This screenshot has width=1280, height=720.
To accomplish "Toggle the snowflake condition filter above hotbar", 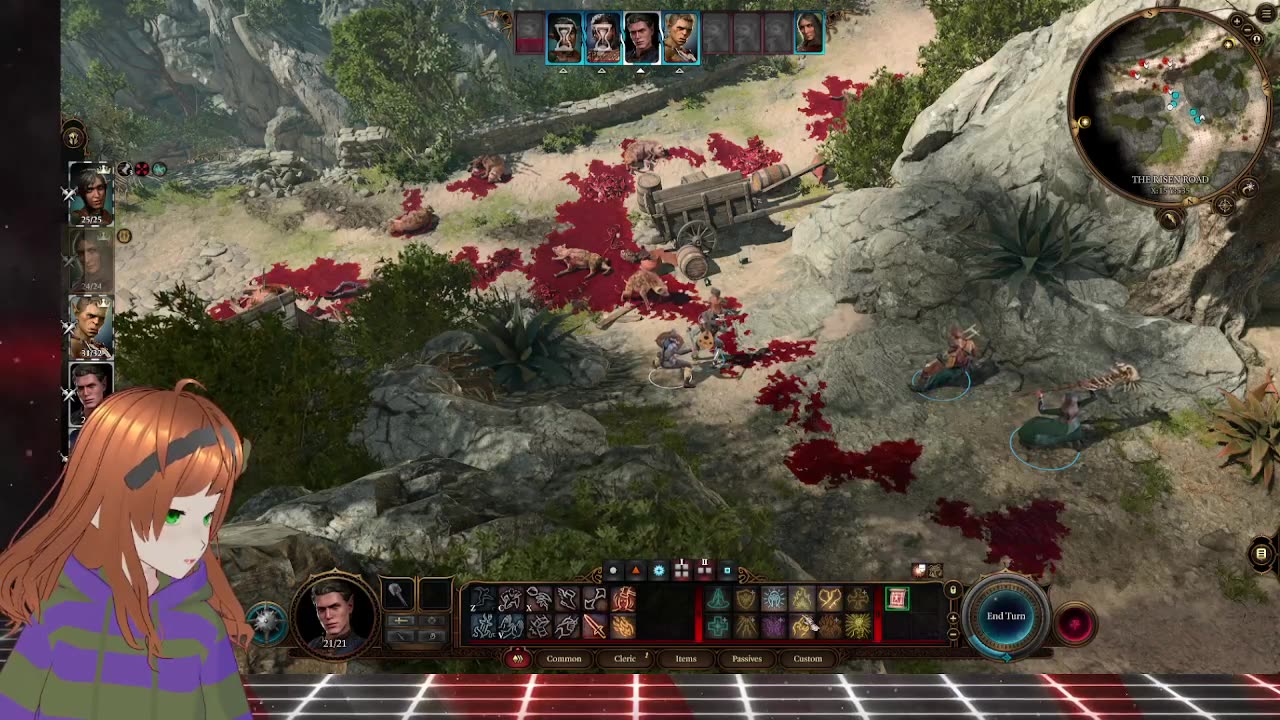I will [x=659, y=570].
